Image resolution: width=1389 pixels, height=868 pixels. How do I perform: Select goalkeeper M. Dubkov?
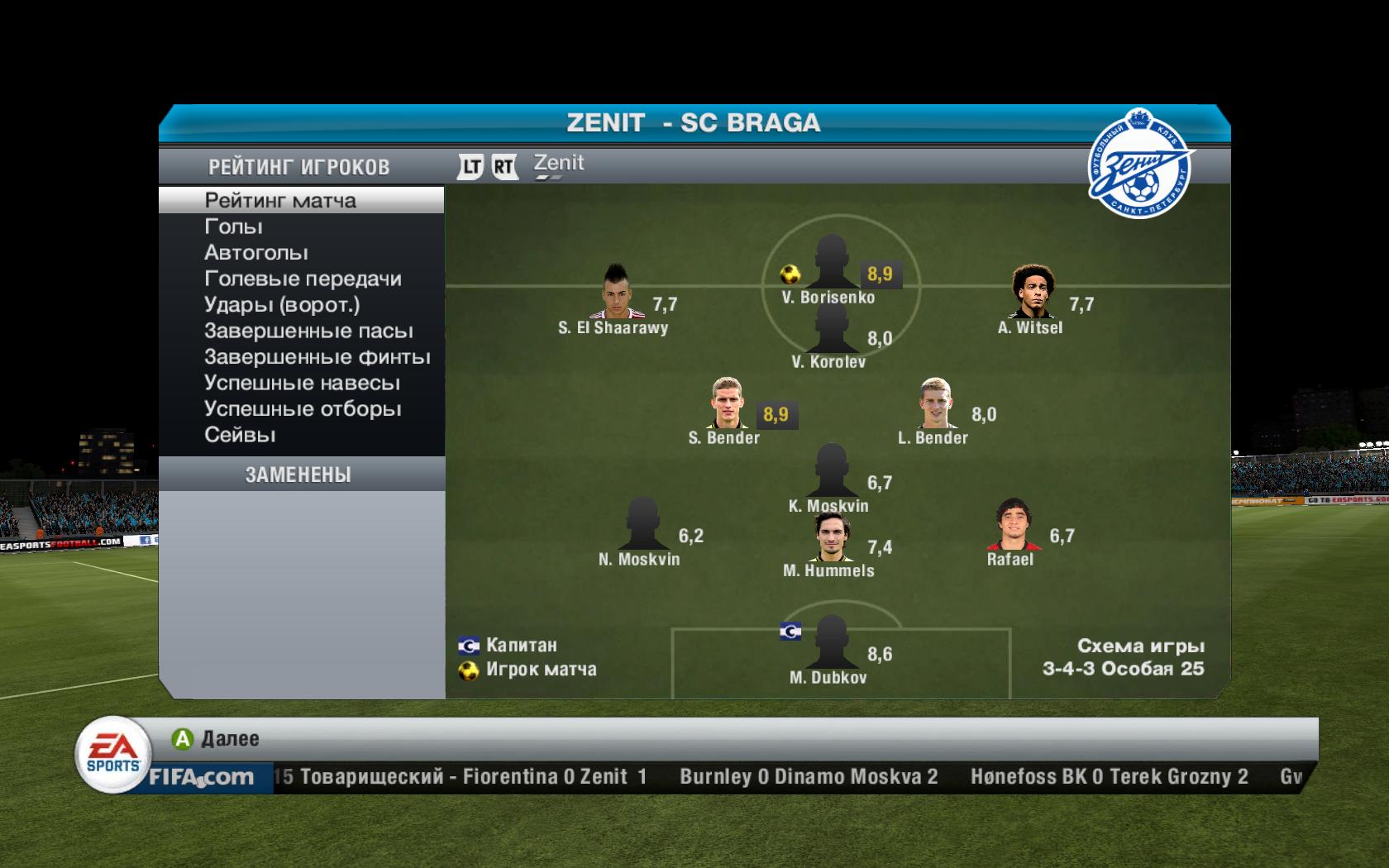[x=830, y=643]
